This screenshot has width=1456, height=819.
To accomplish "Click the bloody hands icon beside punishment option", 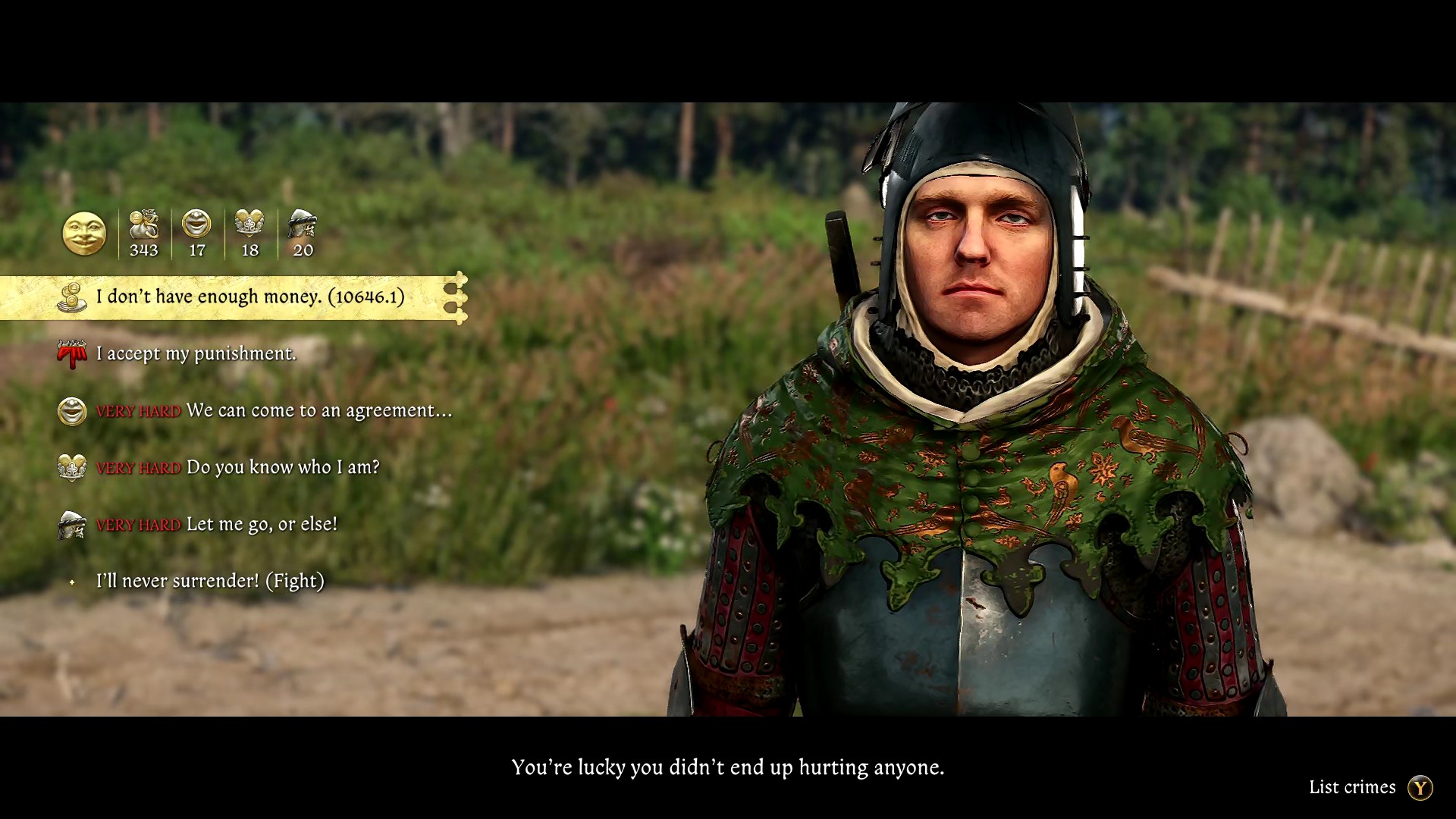I will click(71, 353).
